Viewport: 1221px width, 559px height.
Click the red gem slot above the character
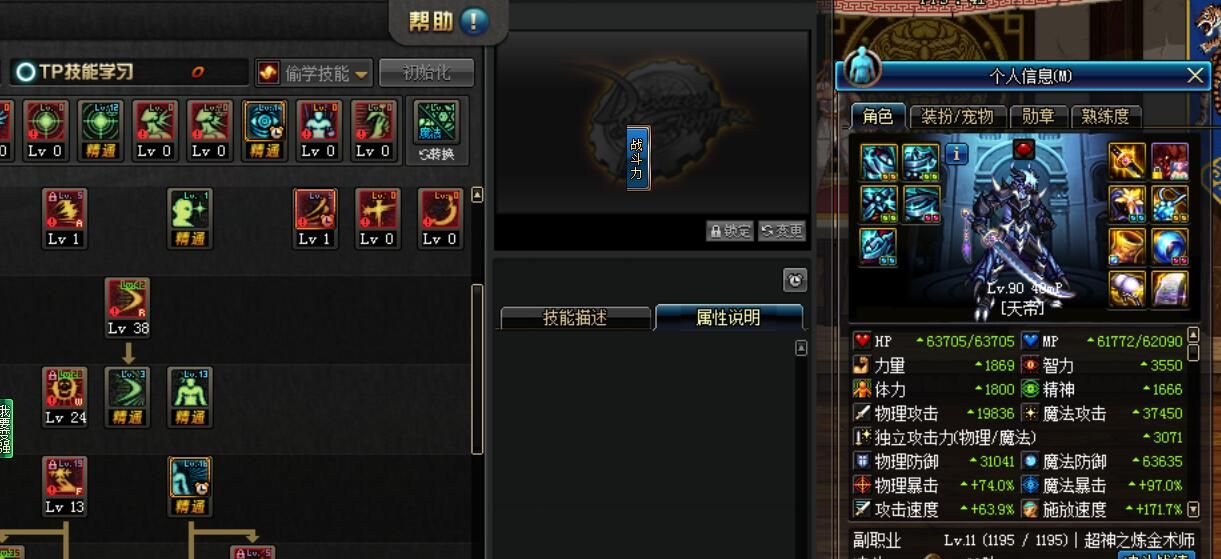click(x=1024, y=149)
